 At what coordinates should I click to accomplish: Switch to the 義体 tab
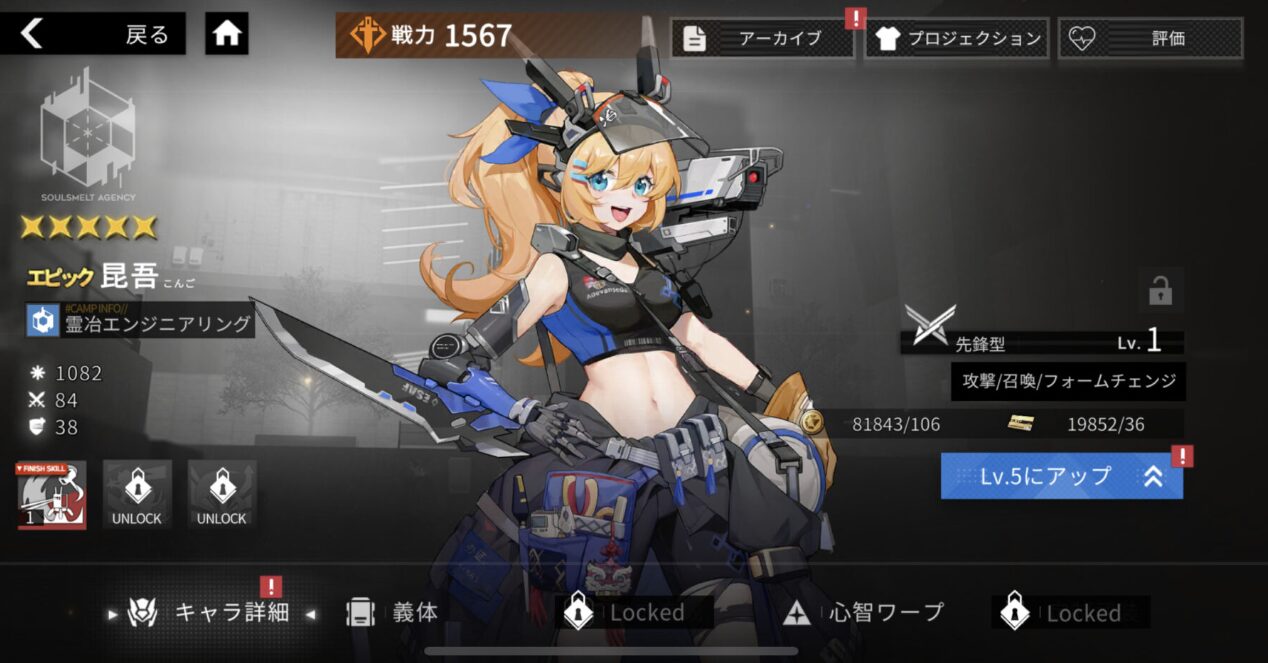coord(394,612)
